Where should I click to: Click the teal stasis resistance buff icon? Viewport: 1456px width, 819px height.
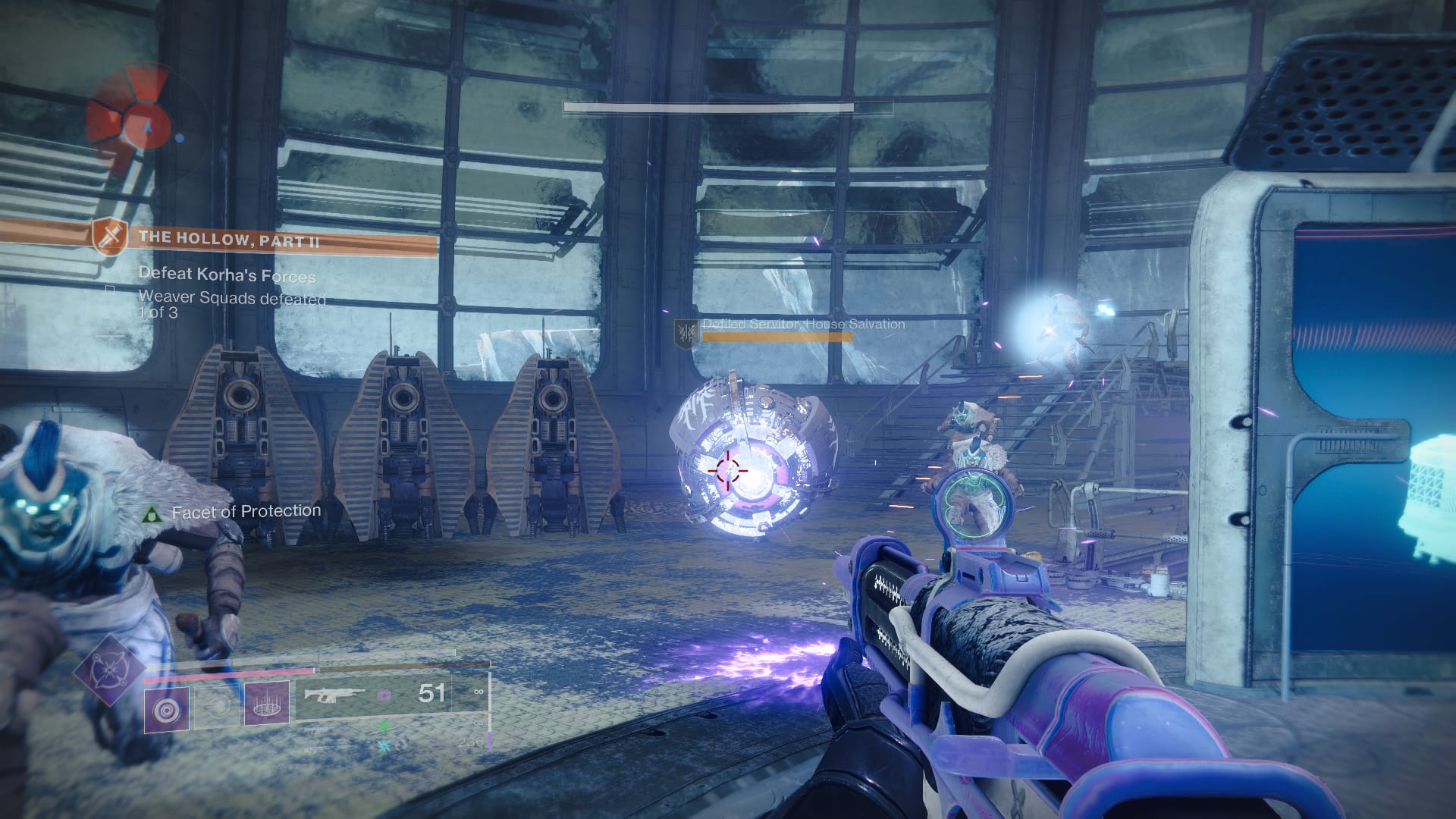[384, 745]
